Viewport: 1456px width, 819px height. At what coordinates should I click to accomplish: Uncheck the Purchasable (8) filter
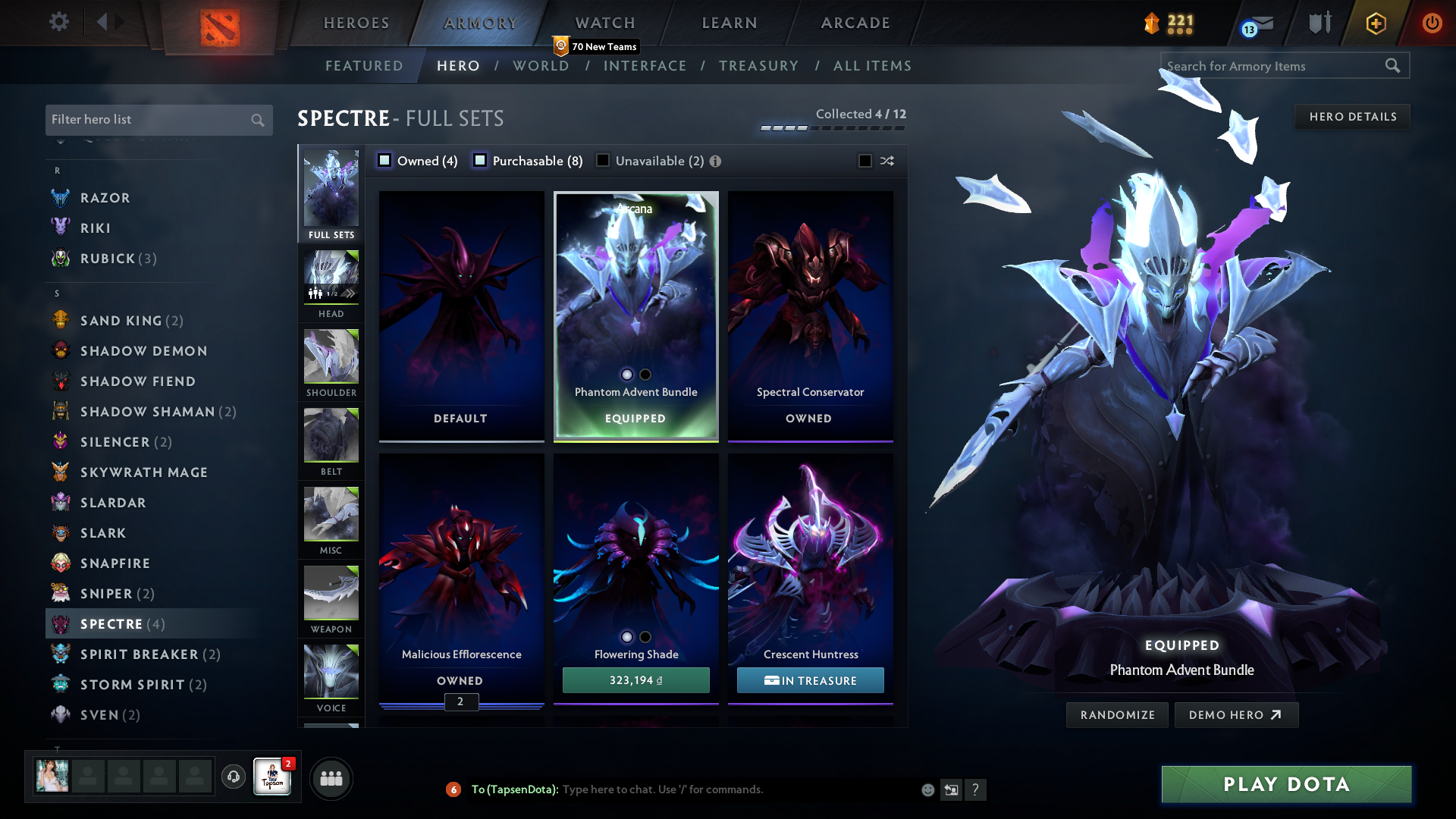pyautogui.click(x=480, y=160)
